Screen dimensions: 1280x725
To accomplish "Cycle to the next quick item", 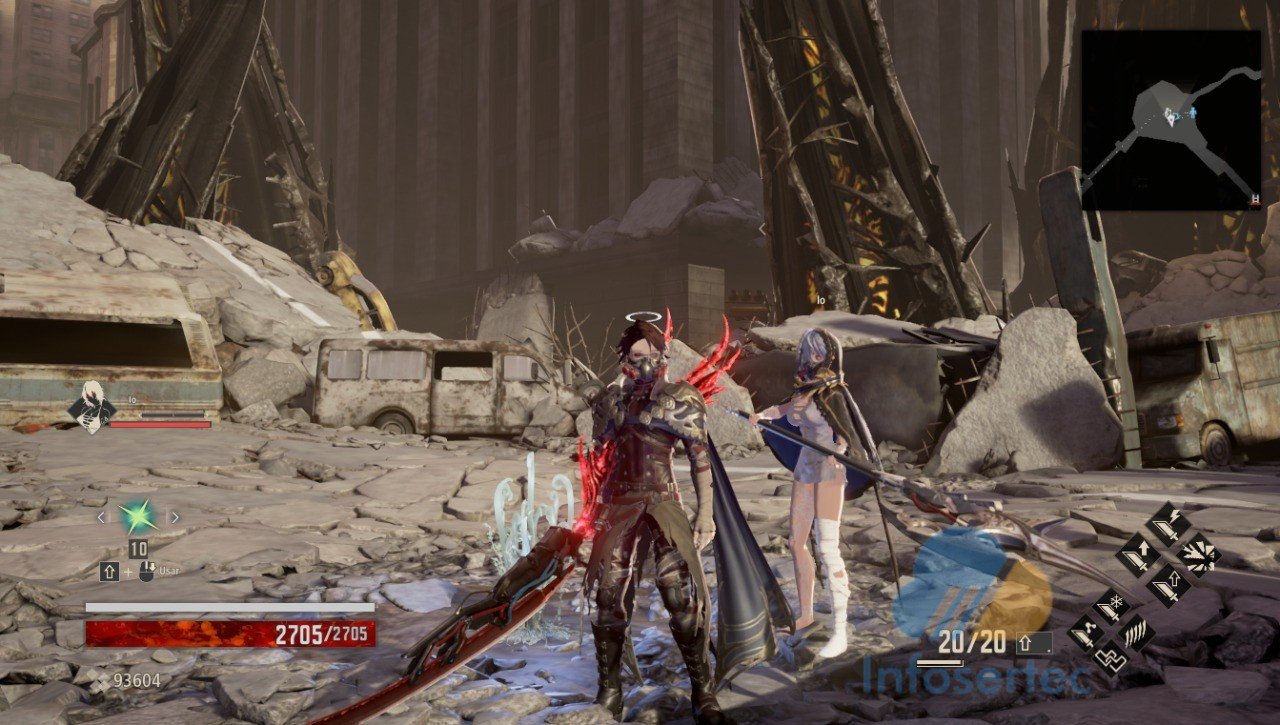I will pos(173,518).
